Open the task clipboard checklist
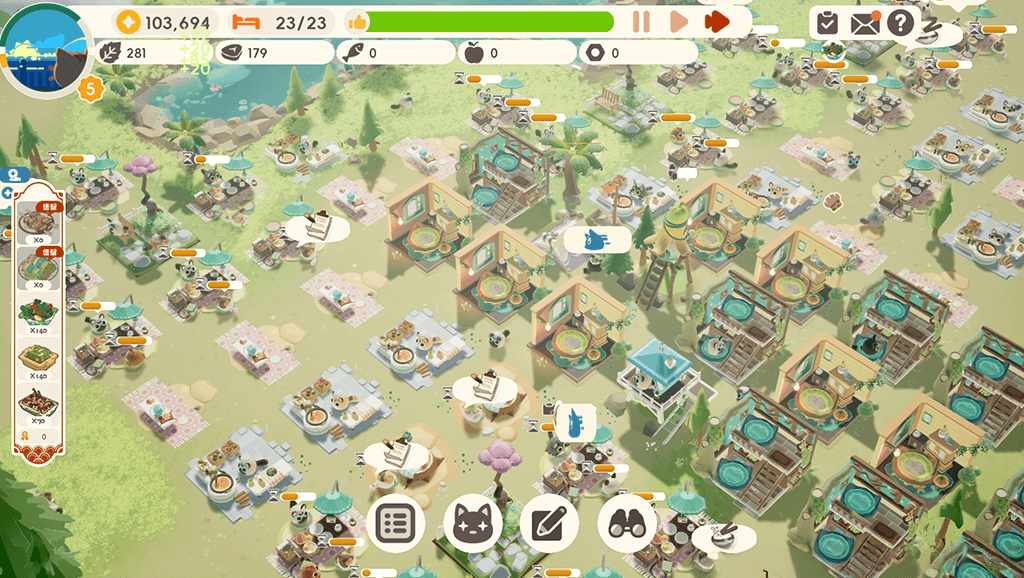This screenshot has width=1024, height=578. click(827, 22)
